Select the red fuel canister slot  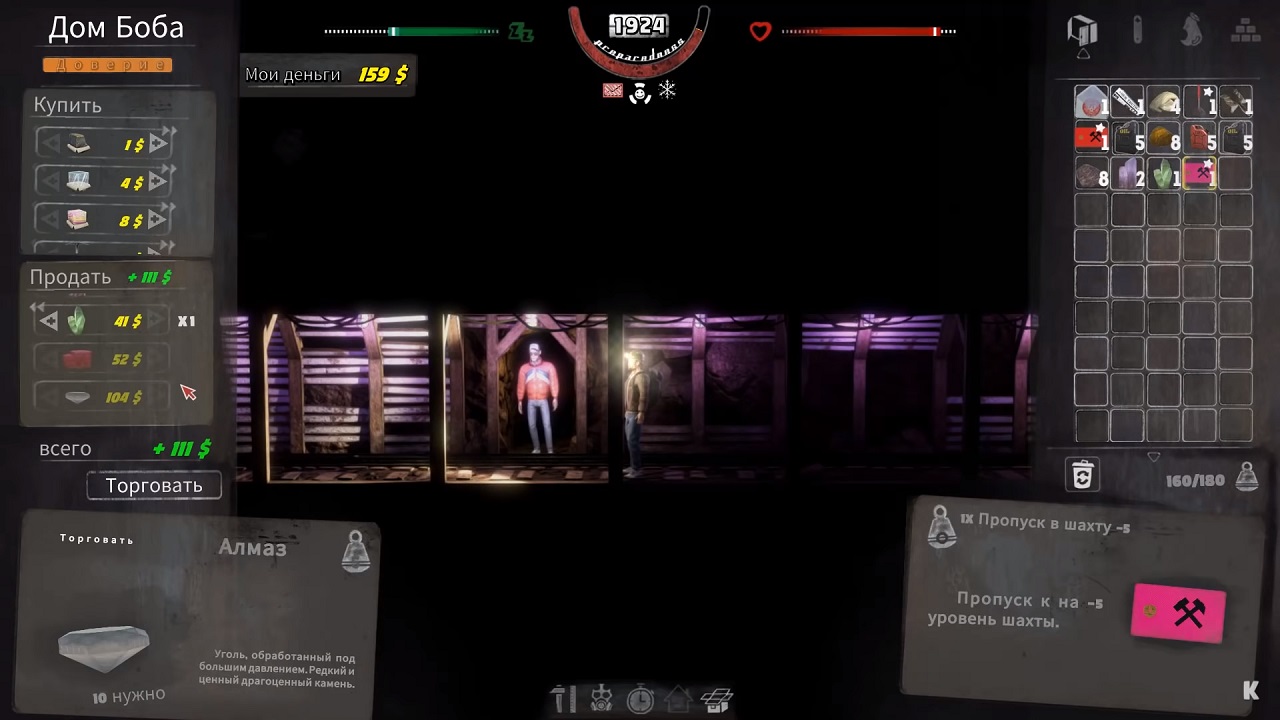click(x=1199, y=137)
